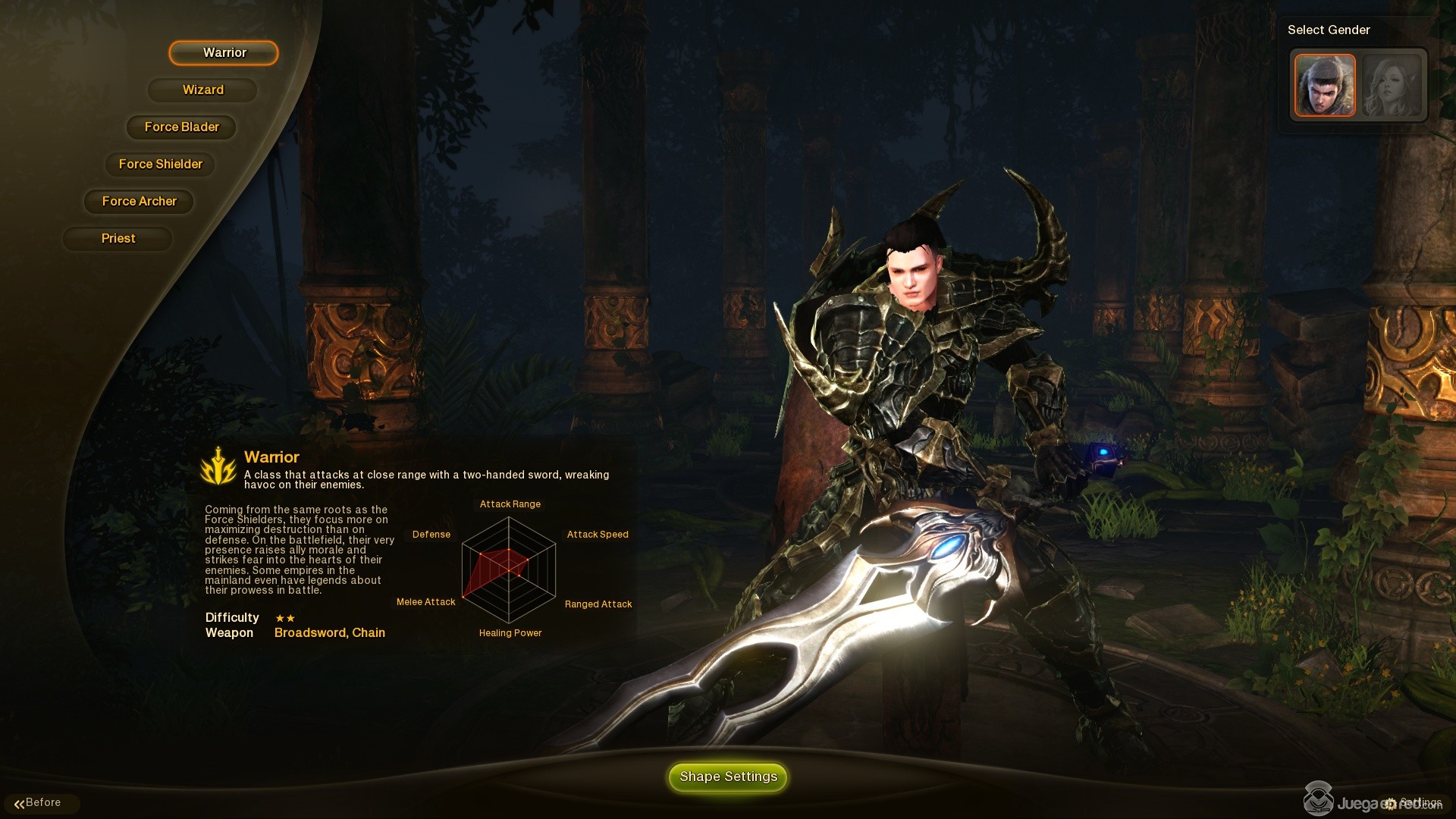Select the Force Shielder class

coord(160,165)
